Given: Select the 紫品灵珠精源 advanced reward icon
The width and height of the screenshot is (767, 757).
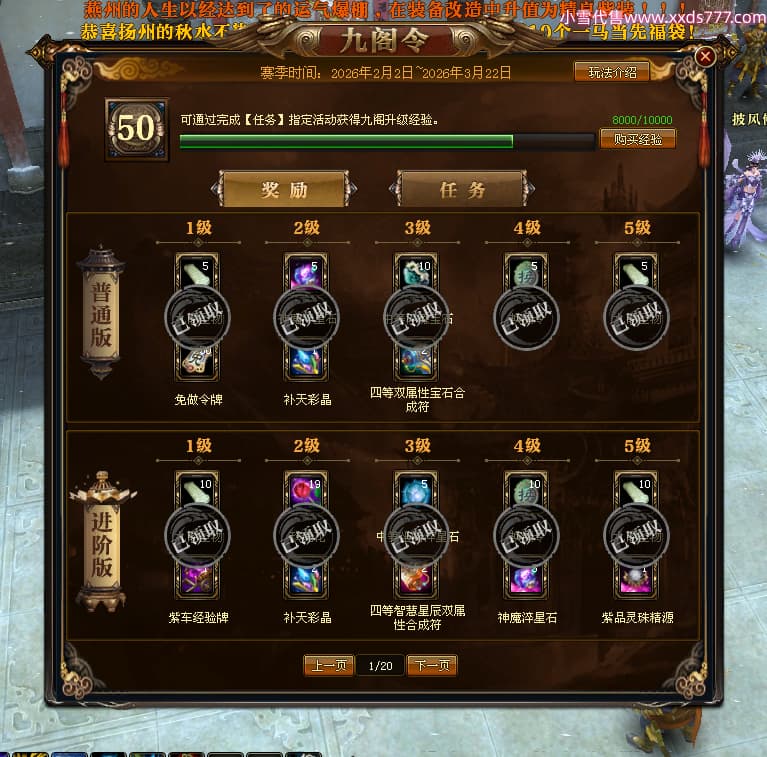Looking at the screenshot, I should 636,578.
